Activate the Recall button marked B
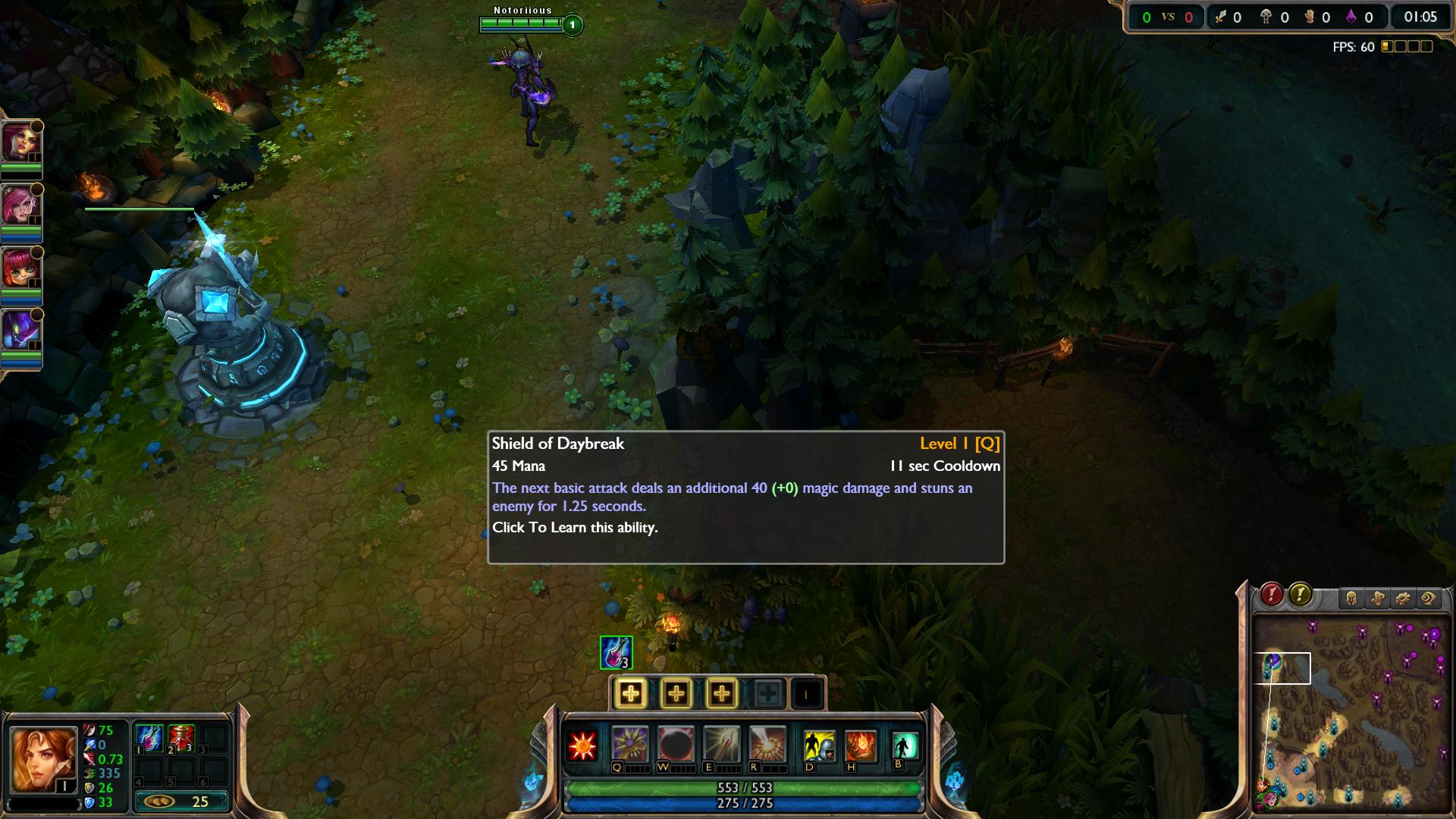Image resolution: width=1456 pixels, height=819 pixels. point(905,745)
